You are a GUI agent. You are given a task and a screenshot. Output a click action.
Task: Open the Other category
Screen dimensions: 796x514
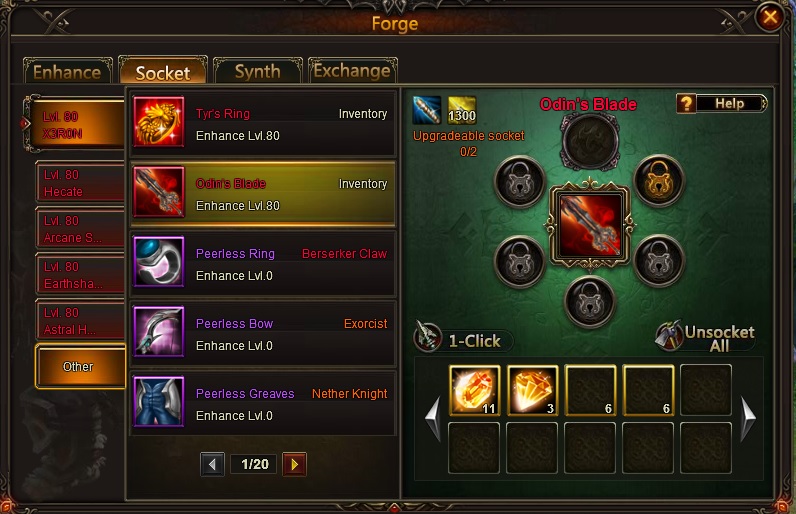click(x=80, y=366)
